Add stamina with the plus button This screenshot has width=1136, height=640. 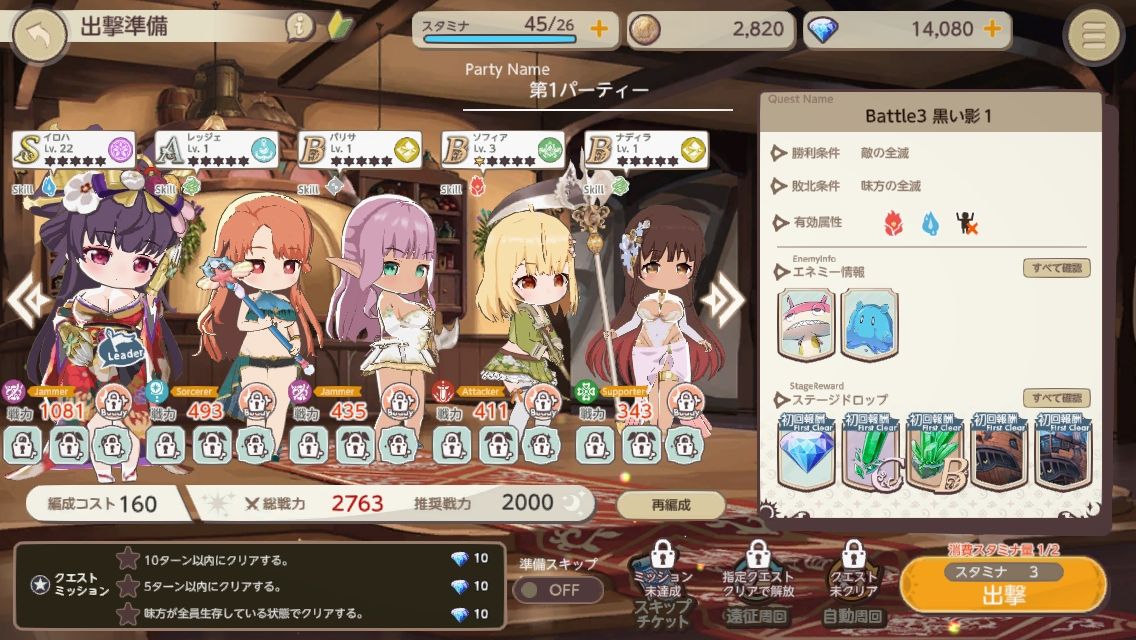pos(599,28)
